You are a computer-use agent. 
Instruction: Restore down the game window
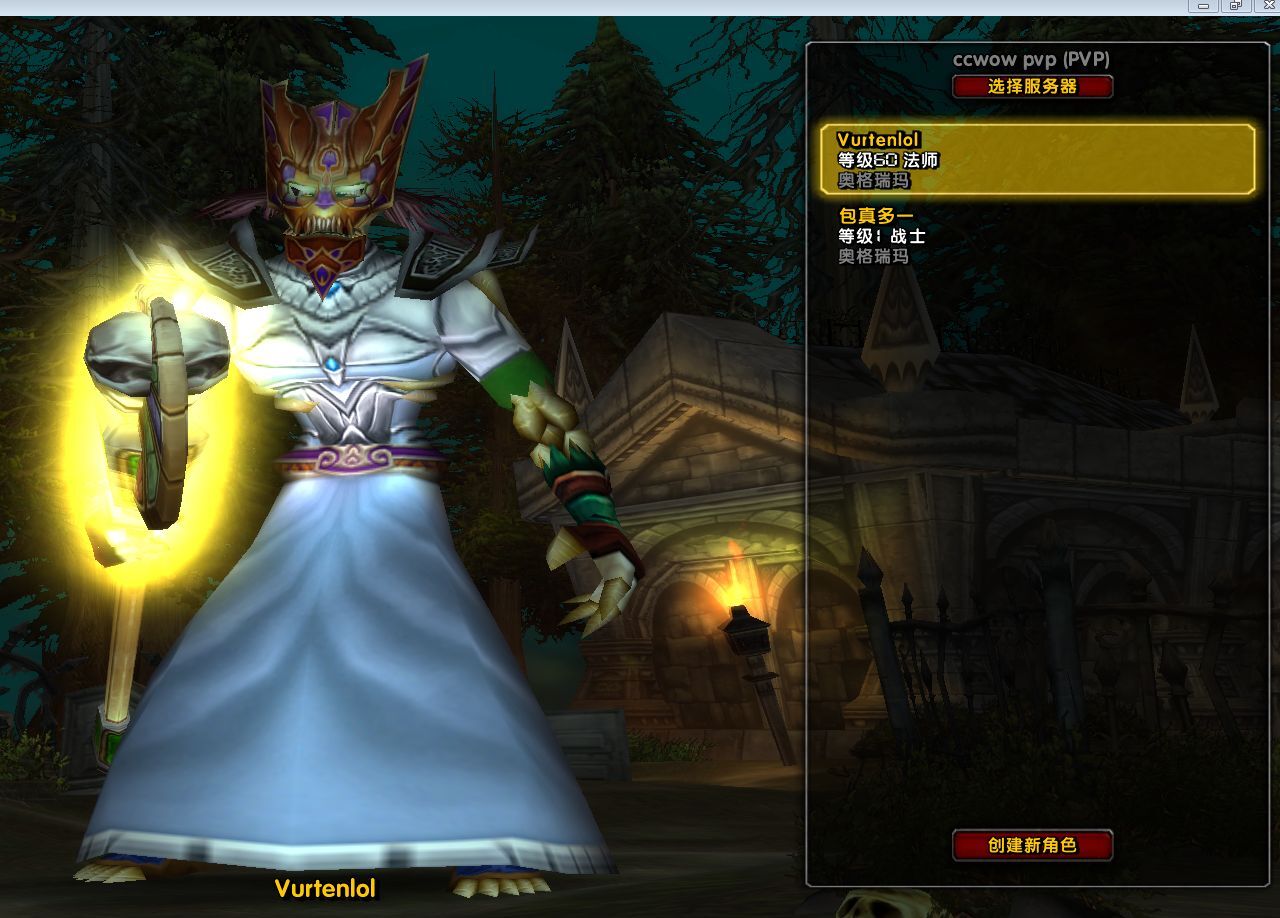[x=1235, y=6]
